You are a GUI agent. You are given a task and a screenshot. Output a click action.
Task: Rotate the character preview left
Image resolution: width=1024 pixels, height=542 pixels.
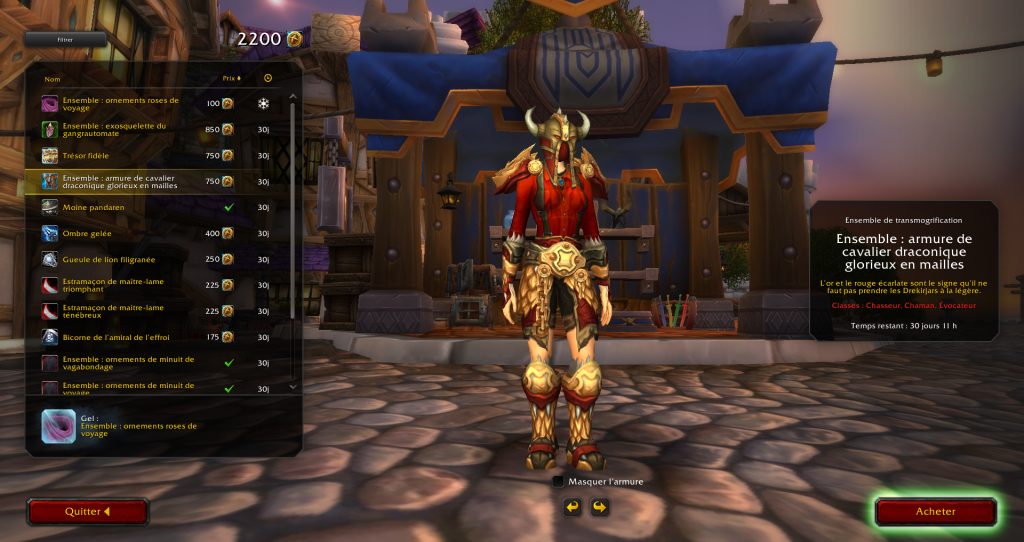[x=573, y=508]
